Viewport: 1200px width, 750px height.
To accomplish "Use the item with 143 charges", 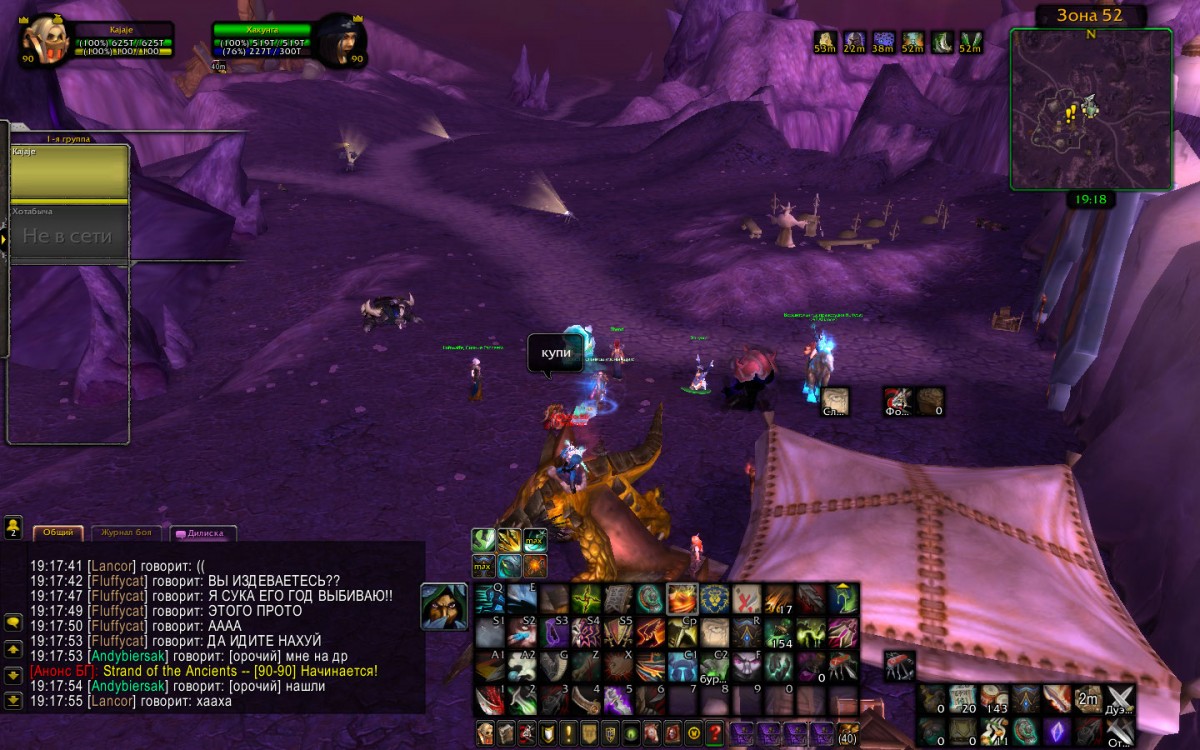I will 995,699.
